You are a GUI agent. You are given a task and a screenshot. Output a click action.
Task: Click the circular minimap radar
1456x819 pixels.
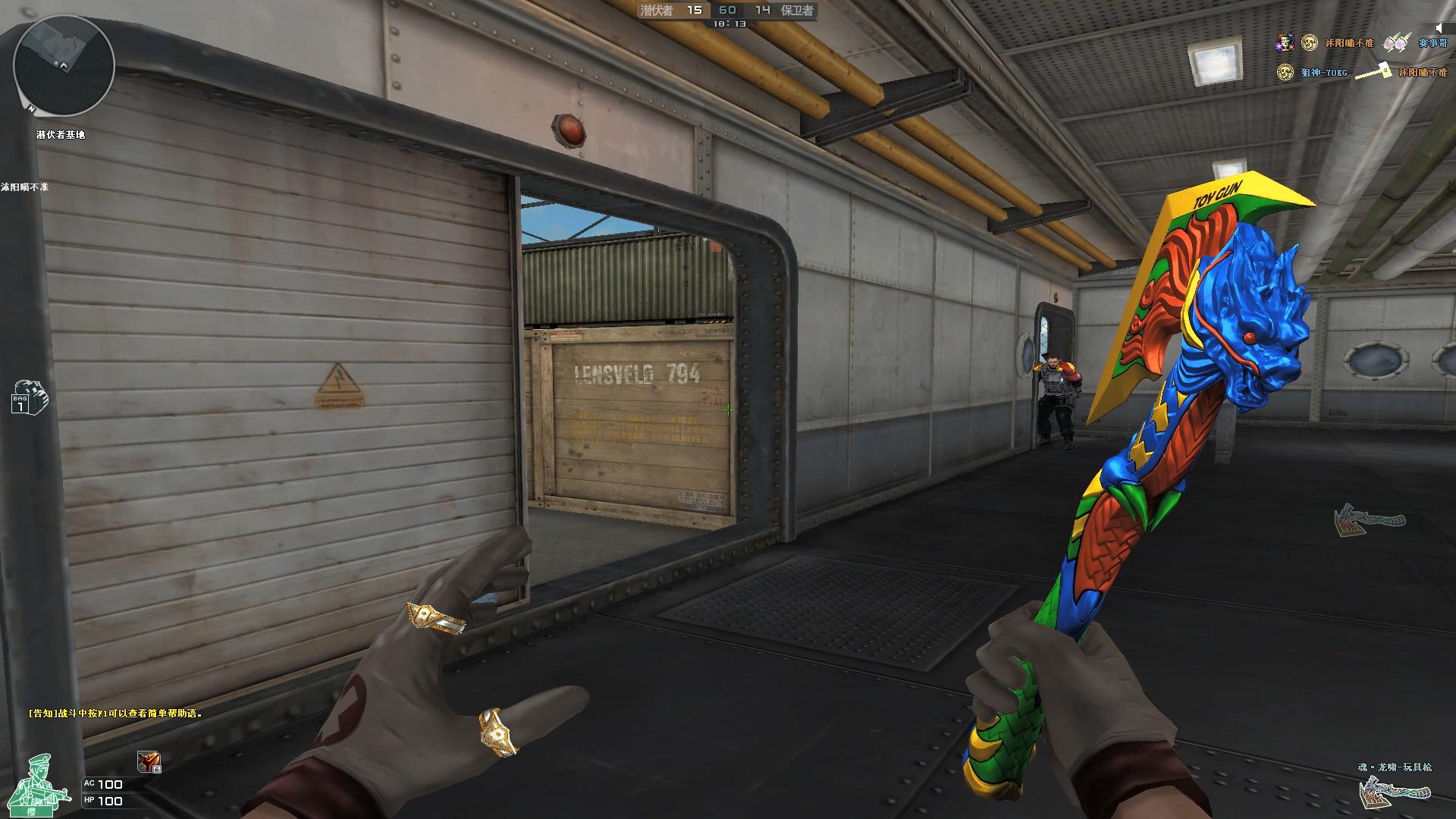64,65
